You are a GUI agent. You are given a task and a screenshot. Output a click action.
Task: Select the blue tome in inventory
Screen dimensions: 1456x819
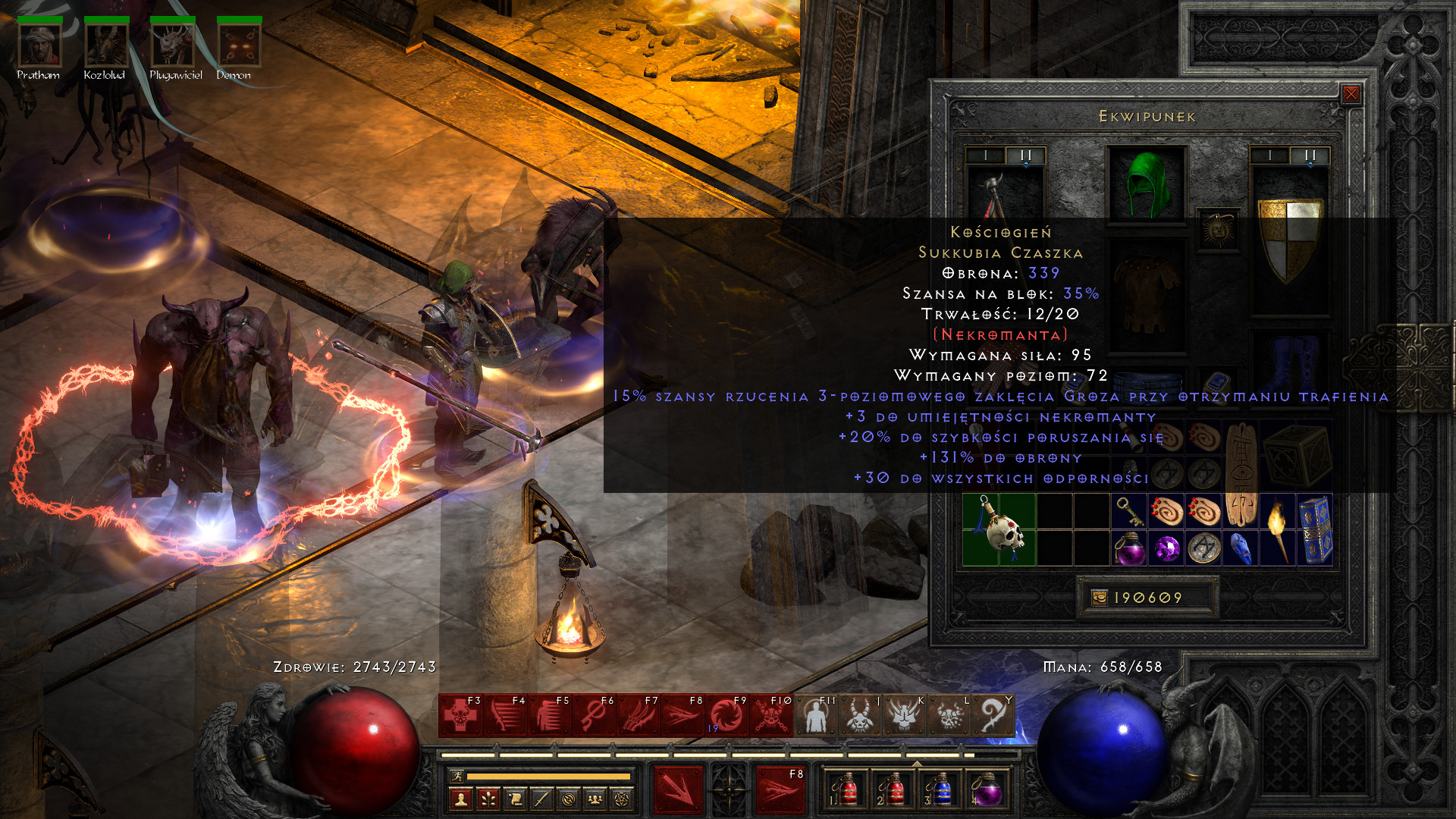(x=1315, y=529)
